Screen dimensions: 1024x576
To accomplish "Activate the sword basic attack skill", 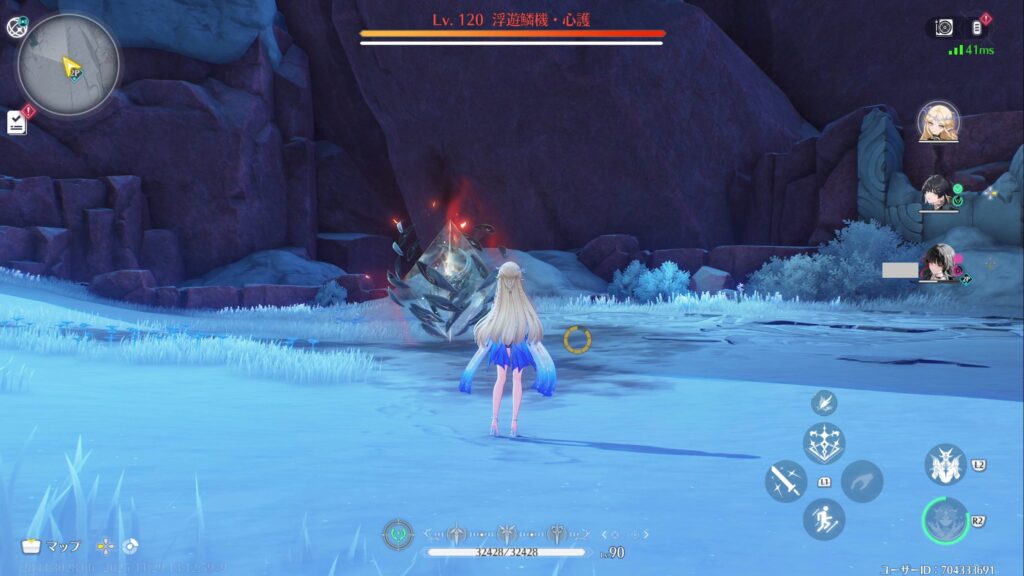I will point(786,481).
